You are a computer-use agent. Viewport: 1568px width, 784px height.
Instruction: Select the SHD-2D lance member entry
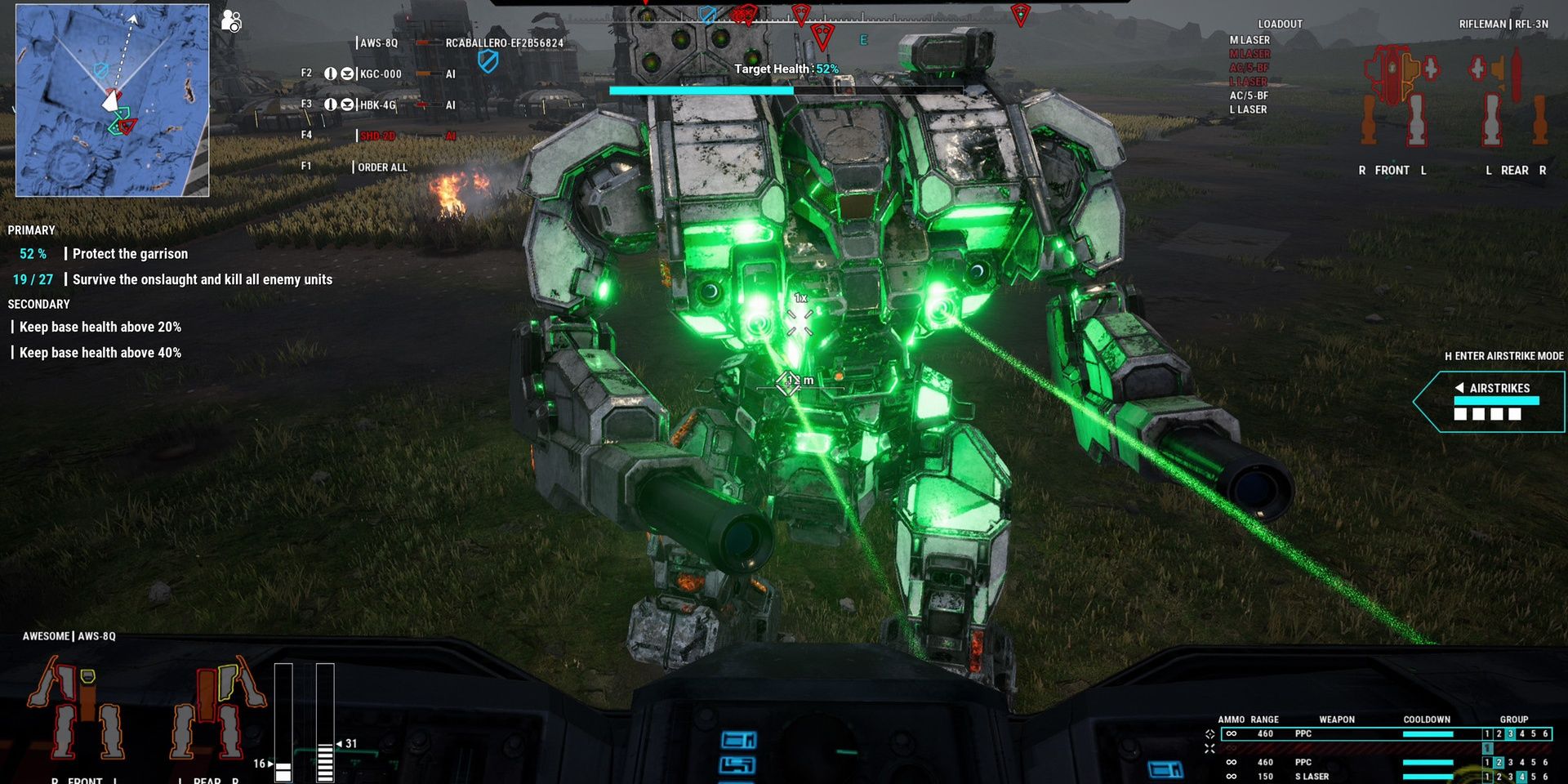coord(377,136)
